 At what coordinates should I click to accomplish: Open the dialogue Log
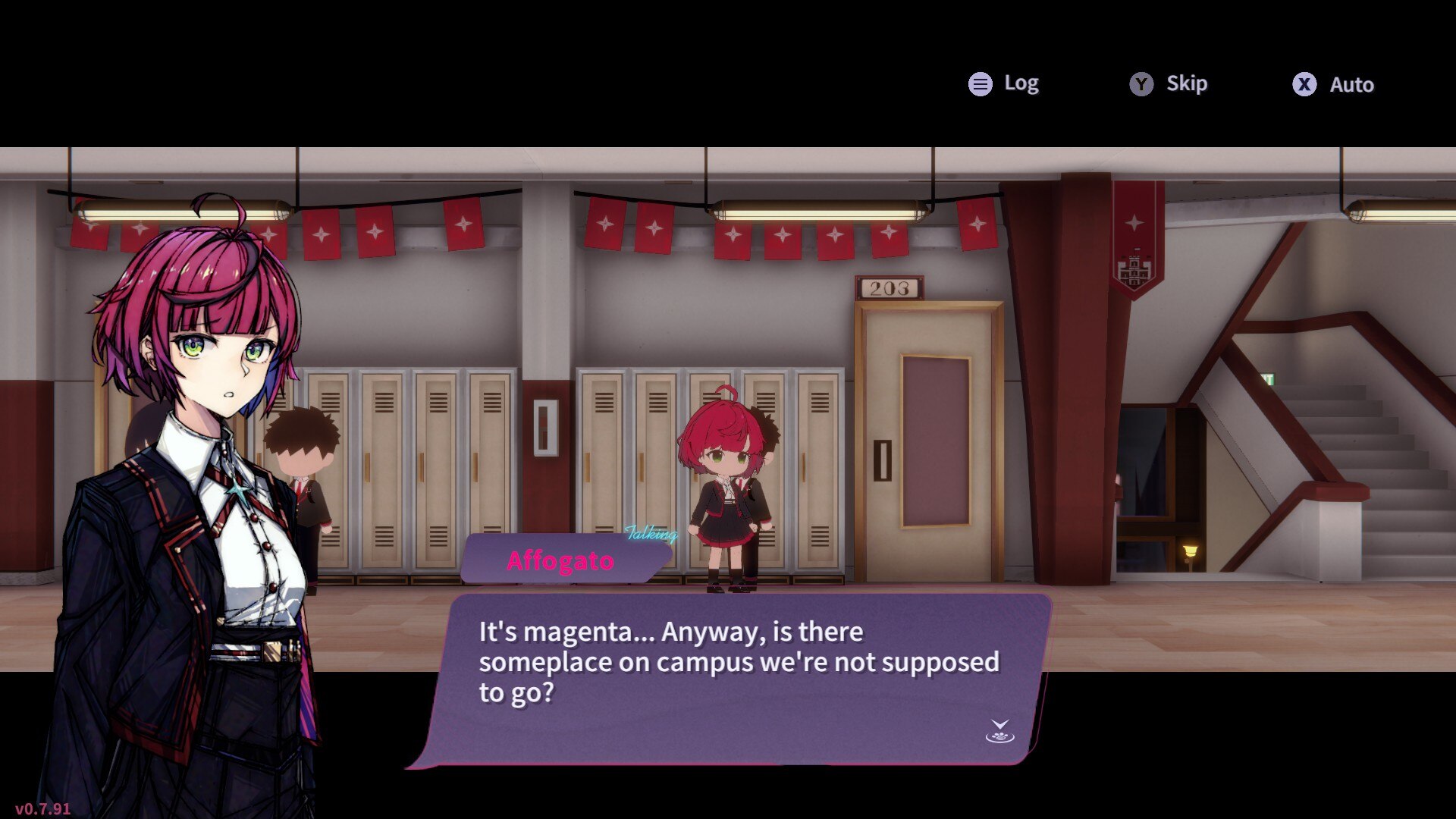[1003, 83]
